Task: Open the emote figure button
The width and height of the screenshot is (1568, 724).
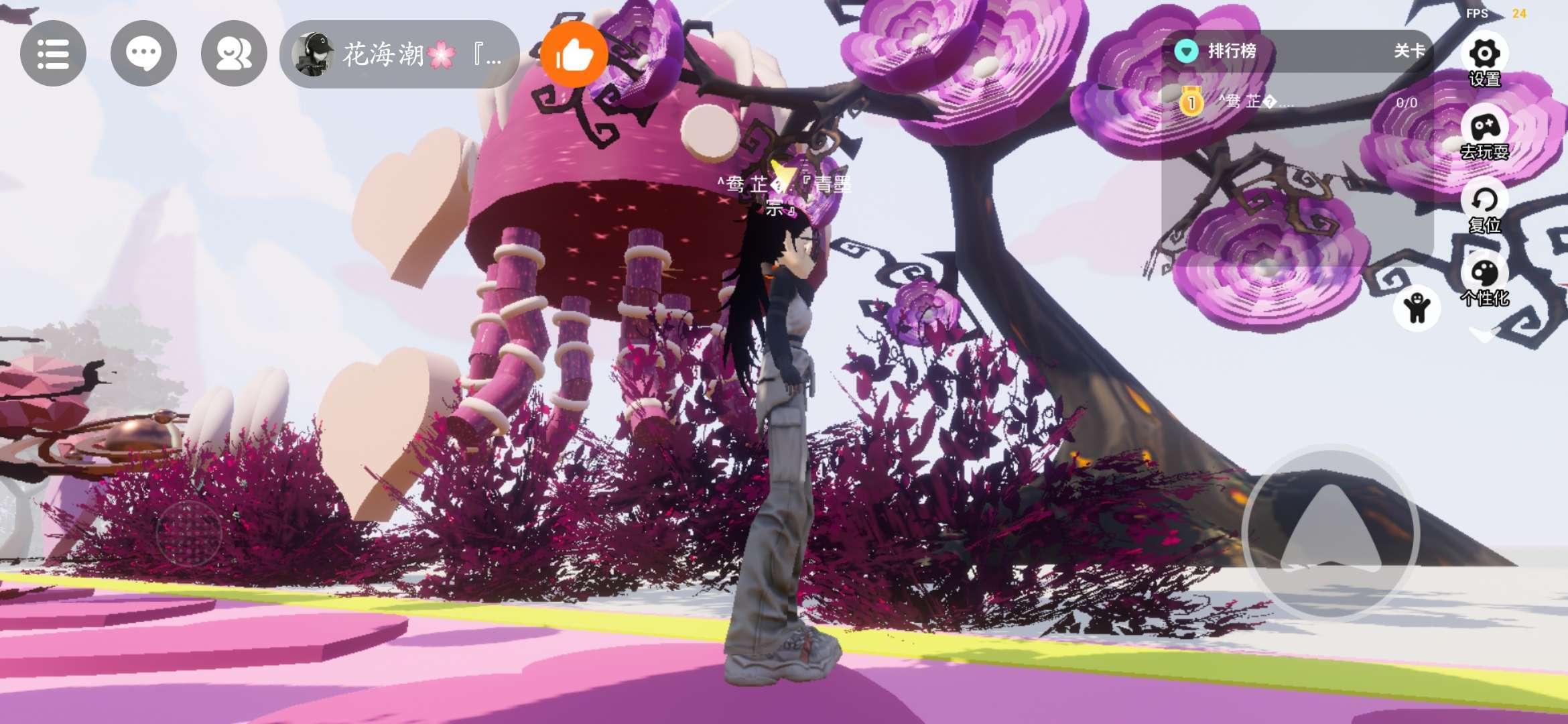Action: point(1417,308)
